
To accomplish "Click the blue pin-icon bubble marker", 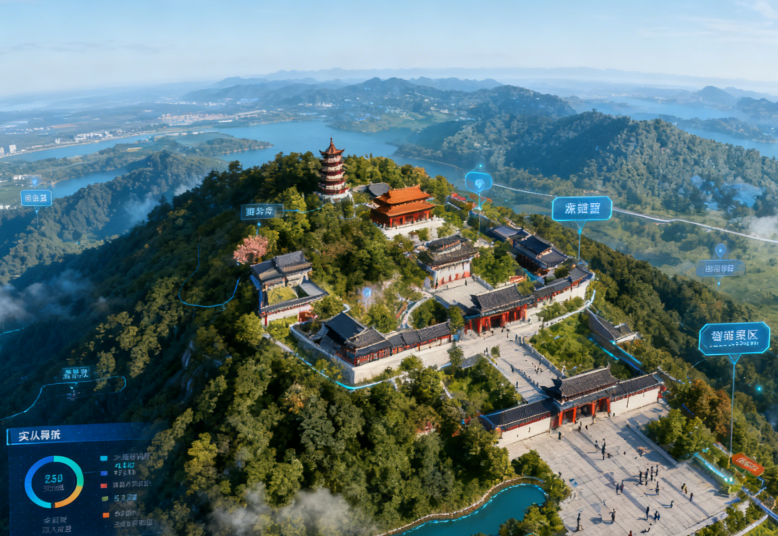I will (x=478, y=182).
